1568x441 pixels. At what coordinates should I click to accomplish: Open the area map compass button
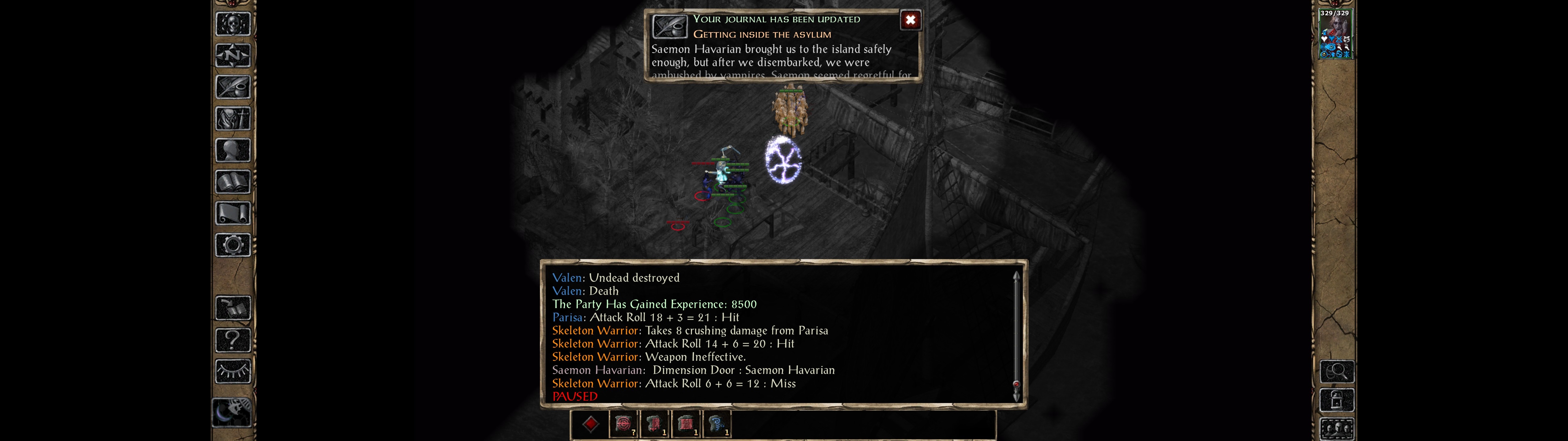[x=232, y=55]
